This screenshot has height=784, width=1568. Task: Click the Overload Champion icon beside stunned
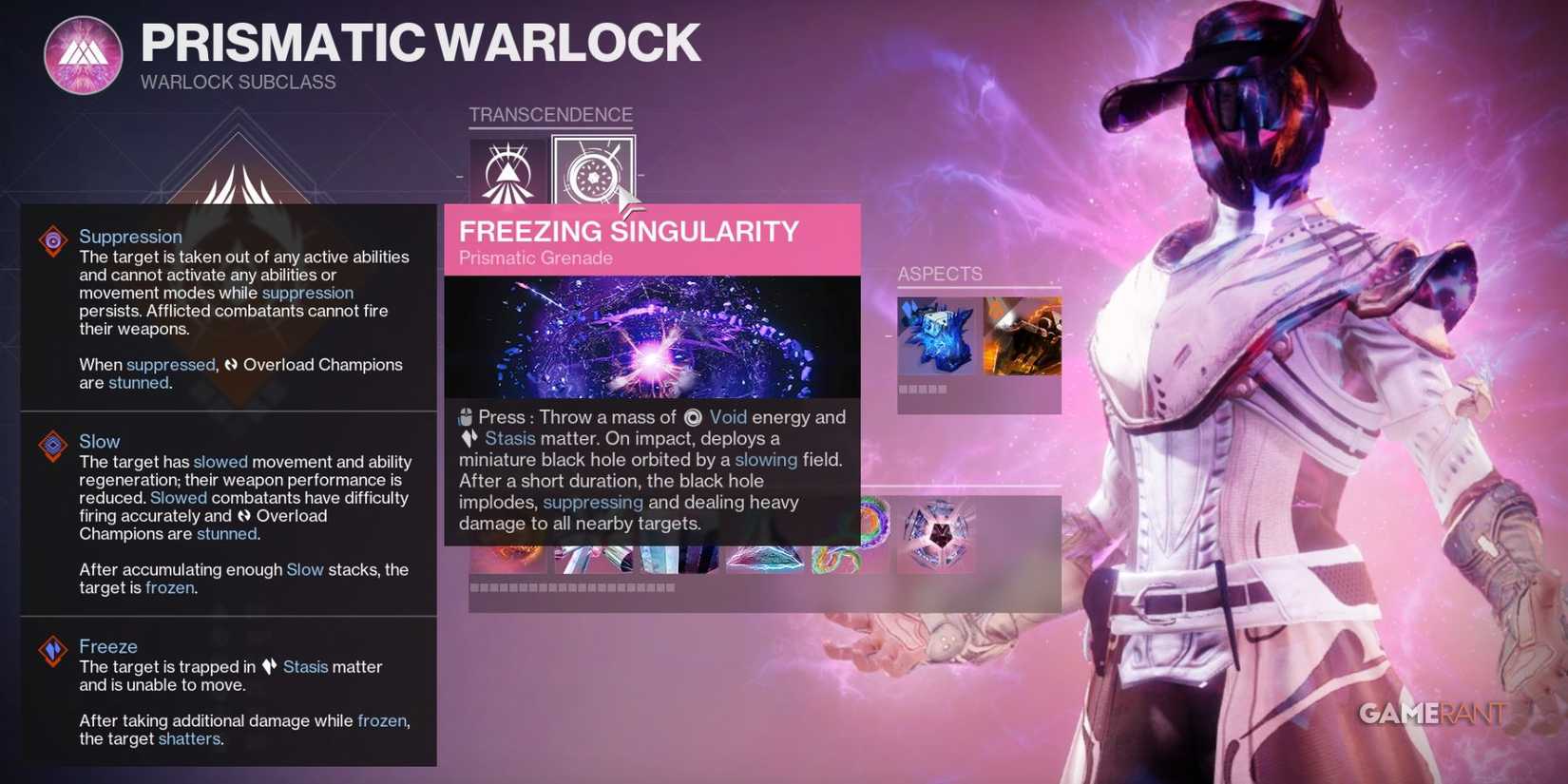229,365
